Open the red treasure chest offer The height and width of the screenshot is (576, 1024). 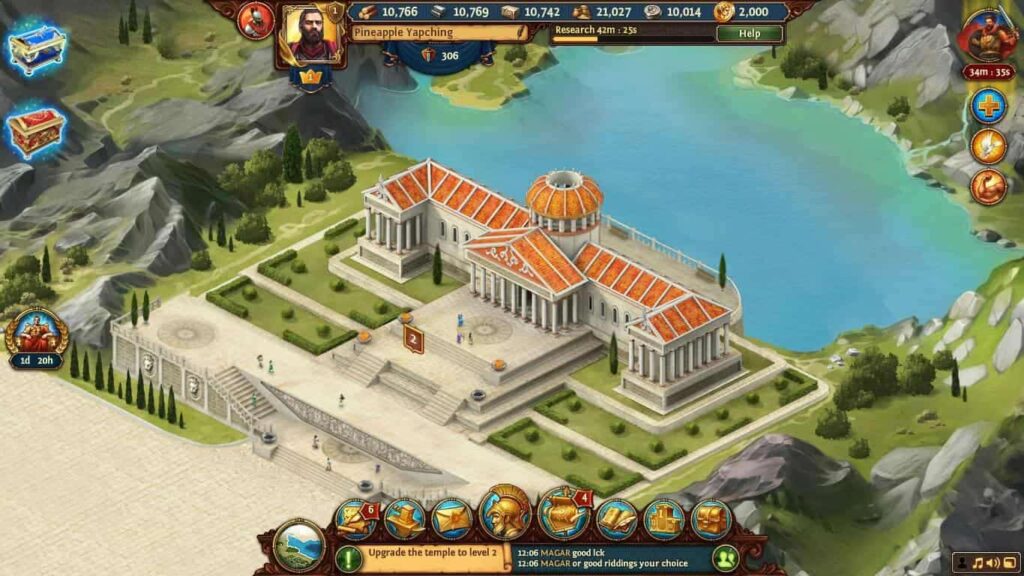36,131
